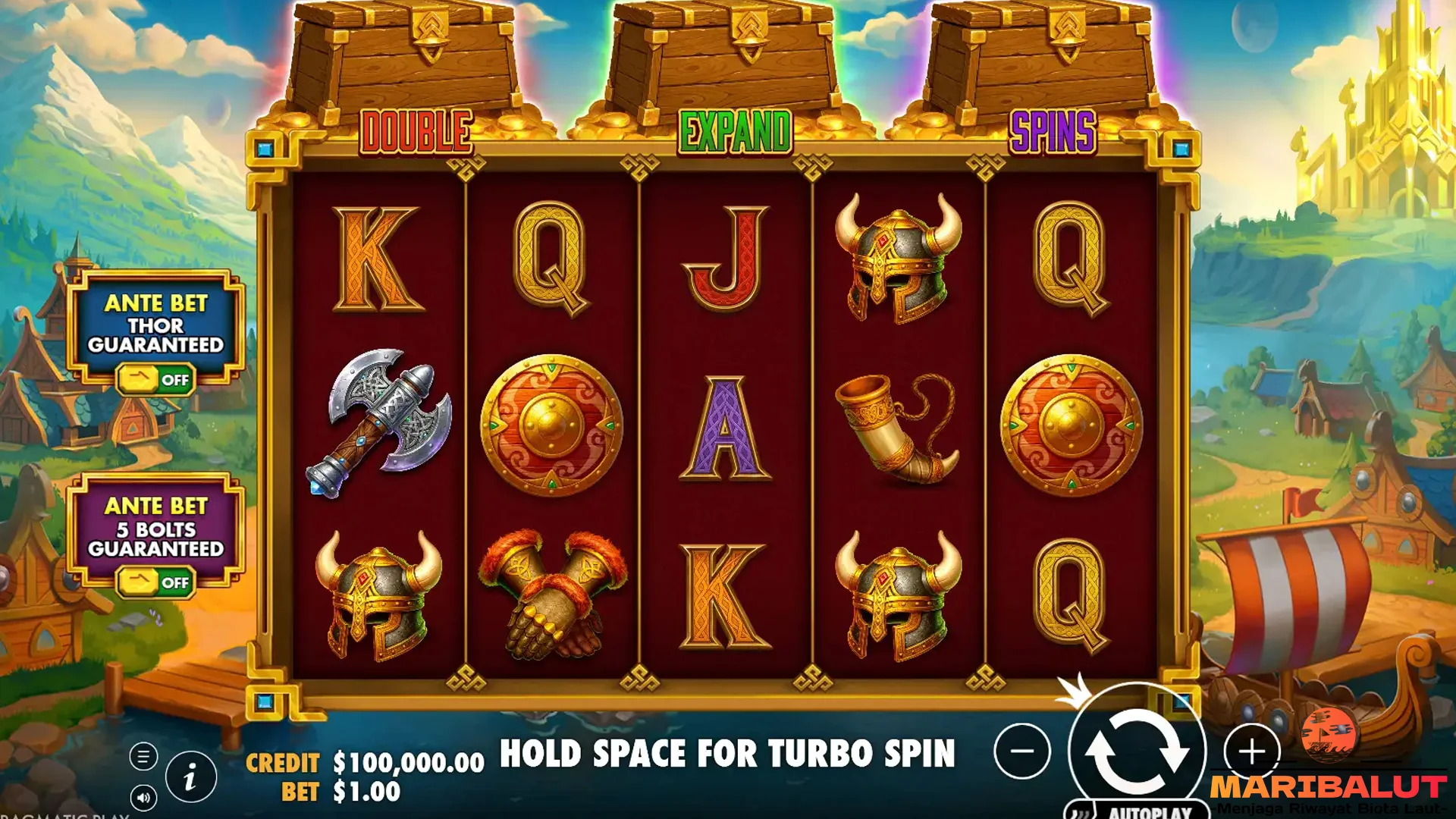Toggle the Ante Bet Thor Guaranteed switch
The height and width of the screenshot is (819, 1456).
point(156,380)
